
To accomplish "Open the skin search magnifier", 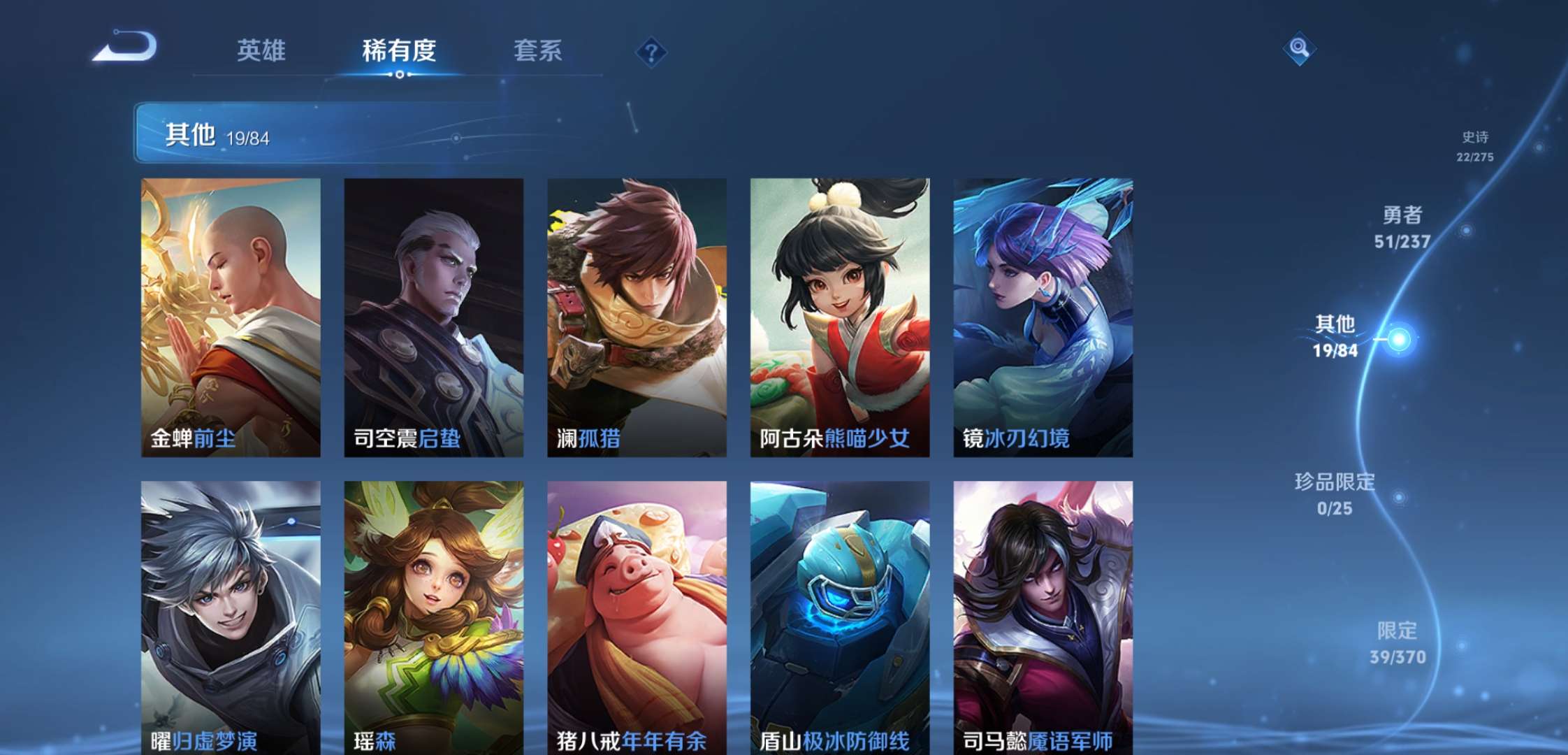I will tap(1299, 48).
